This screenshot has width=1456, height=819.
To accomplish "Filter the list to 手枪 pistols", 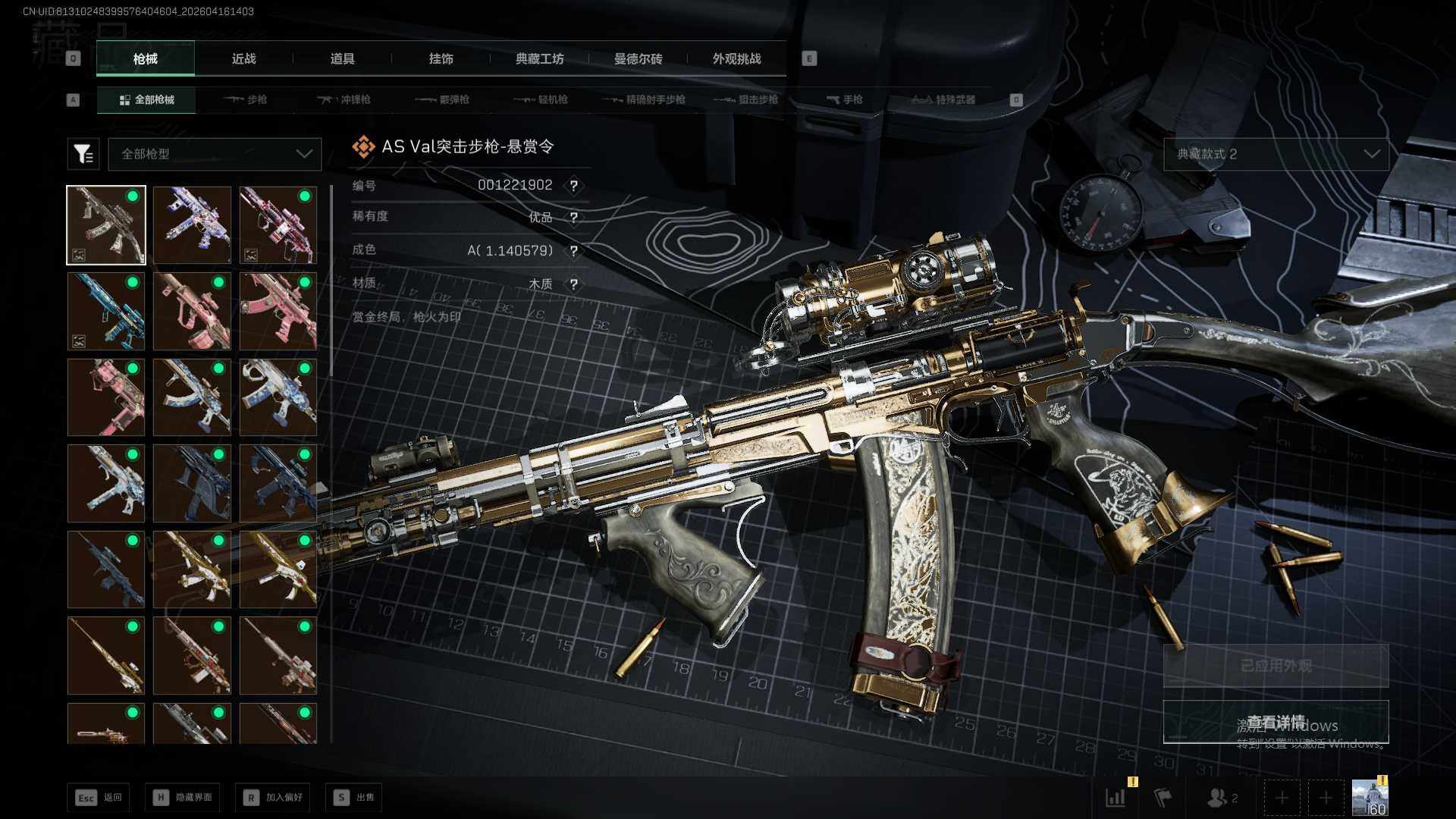I will pos(844,99).
